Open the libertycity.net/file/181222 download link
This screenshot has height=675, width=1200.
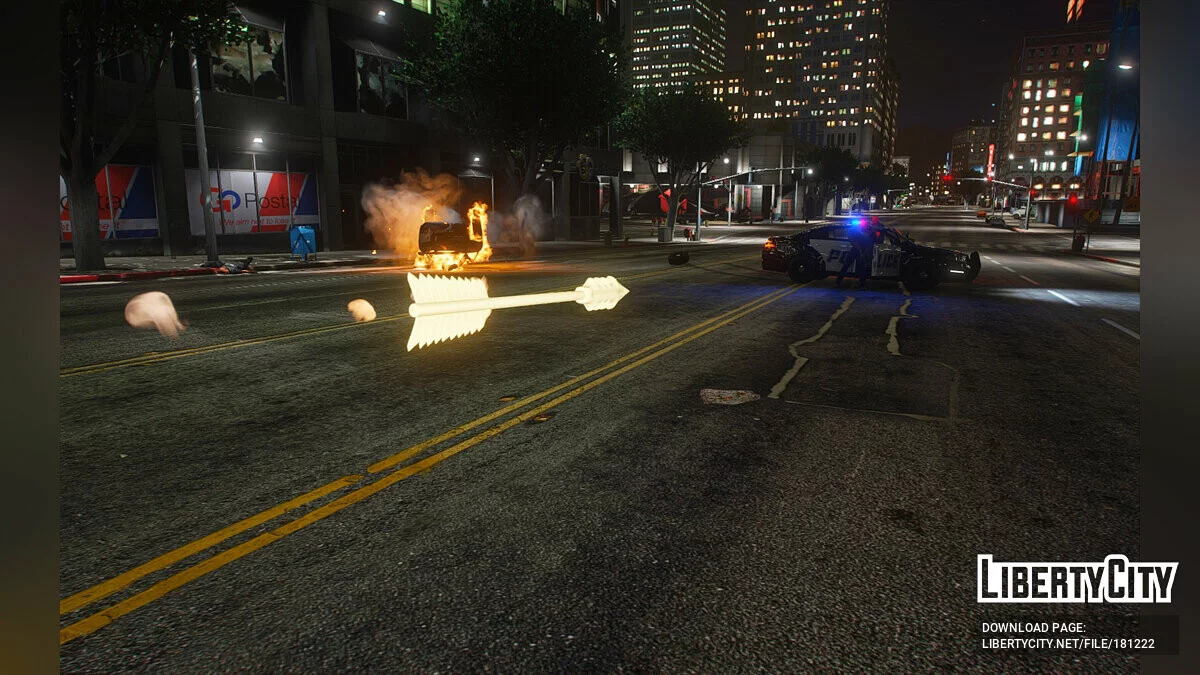(1068, 644)
